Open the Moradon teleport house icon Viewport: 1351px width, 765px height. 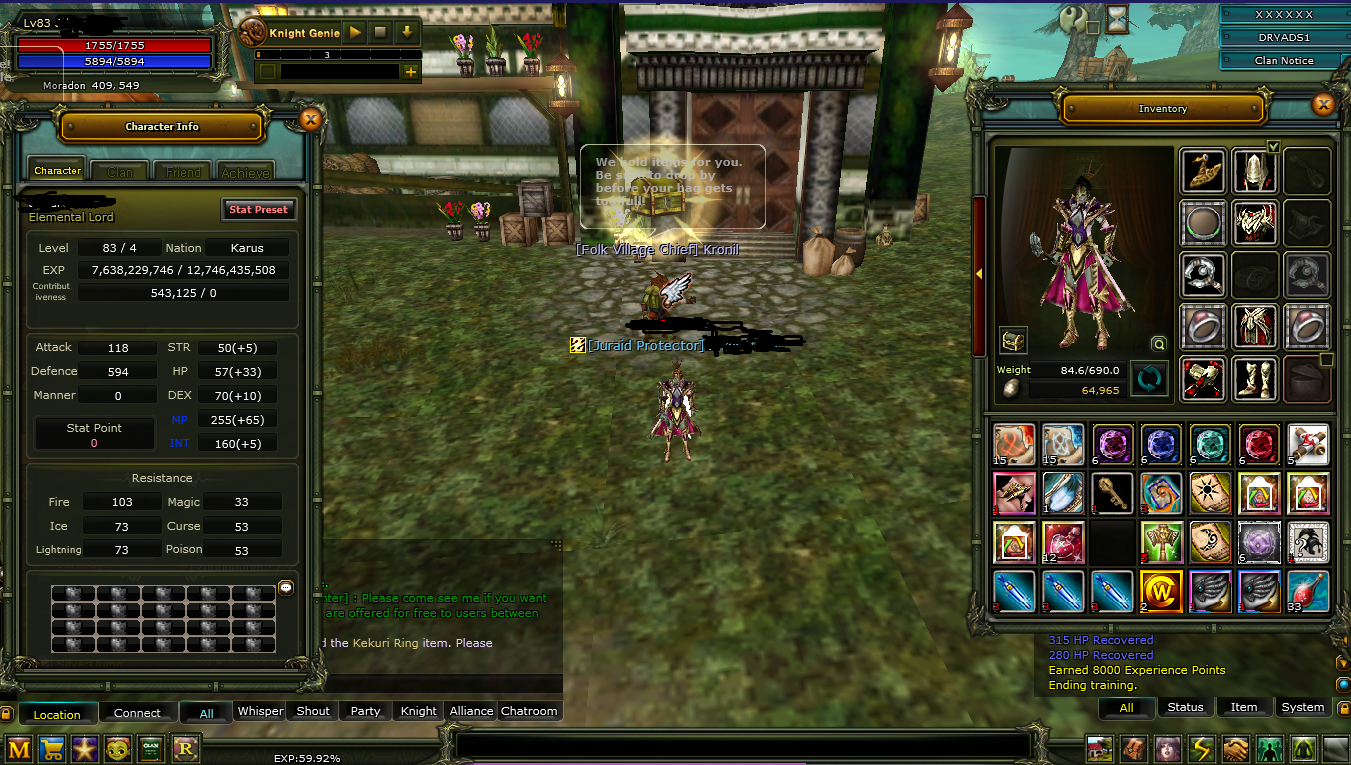coord(1100,748)
